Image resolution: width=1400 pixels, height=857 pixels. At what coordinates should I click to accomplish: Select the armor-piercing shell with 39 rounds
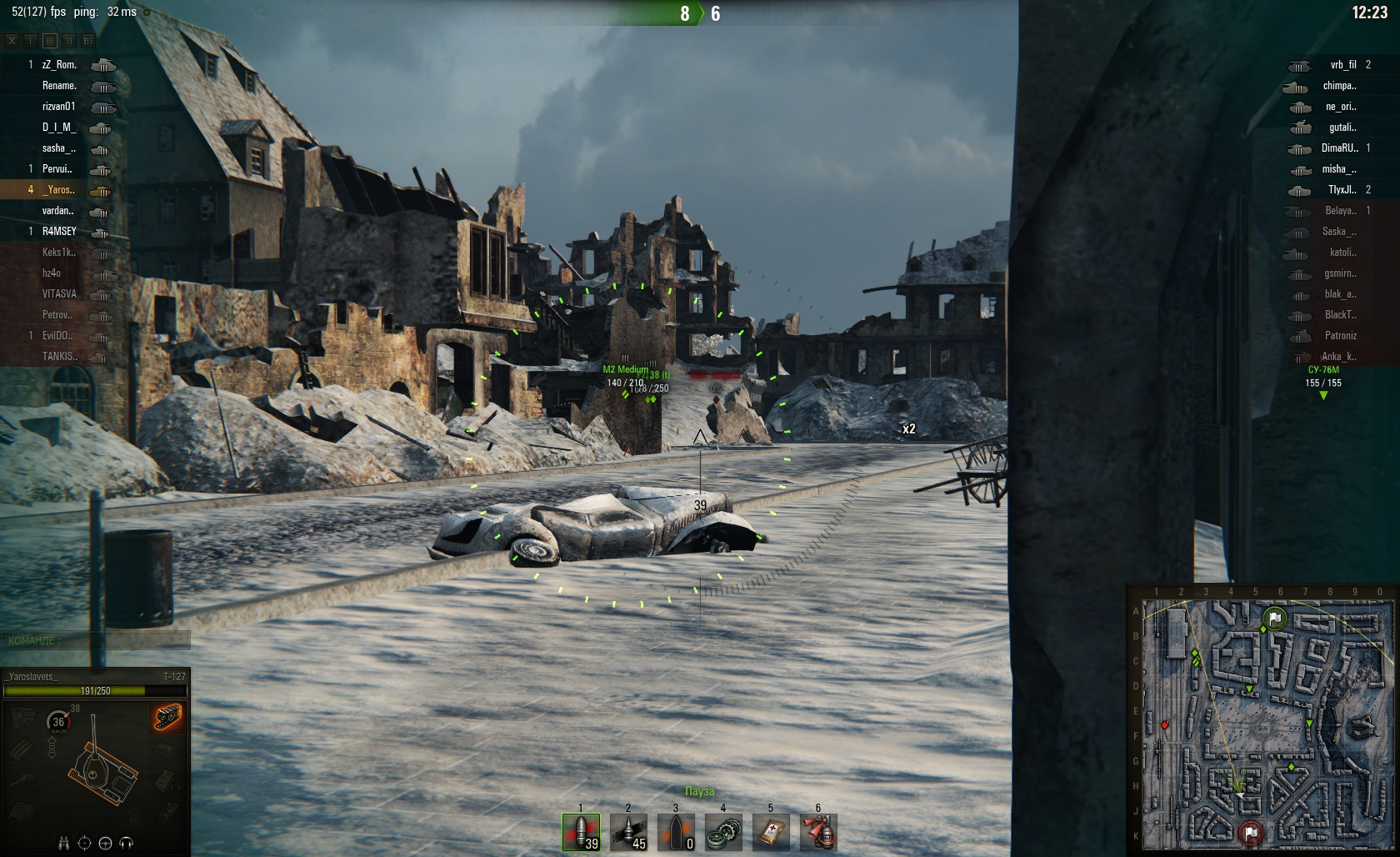coord(581,832)
